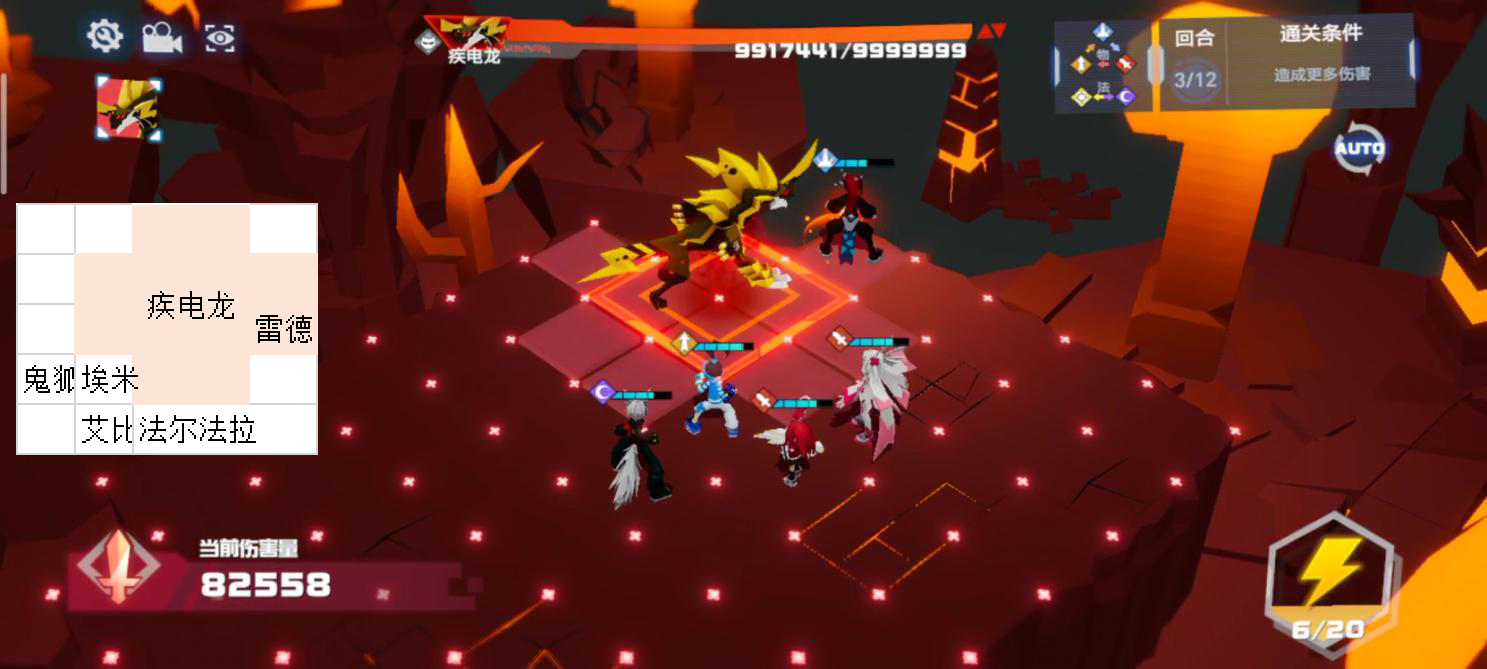Choose the 埃米 cell in the formation grid
The image size is (1487, 669).
click(x=108, y=380)
